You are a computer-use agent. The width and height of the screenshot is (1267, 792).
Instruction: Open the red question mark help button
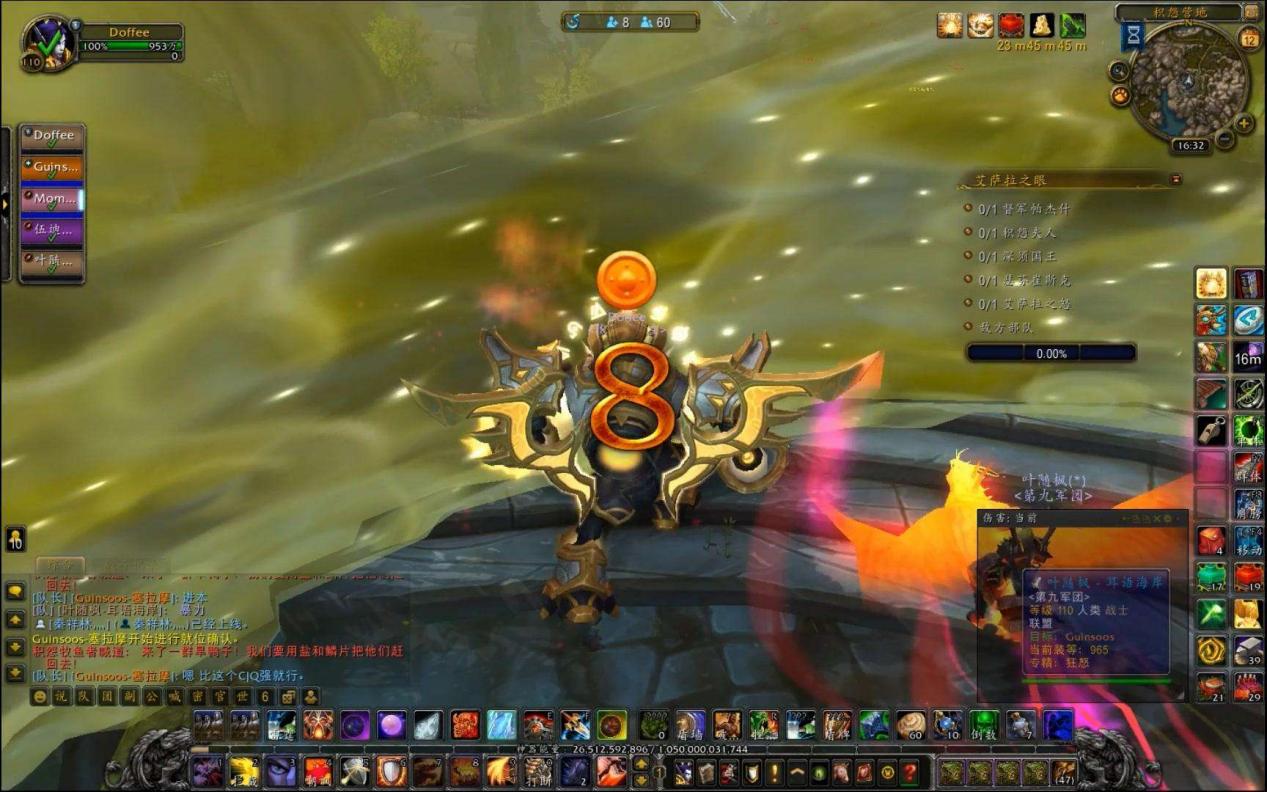coord(909,772)
